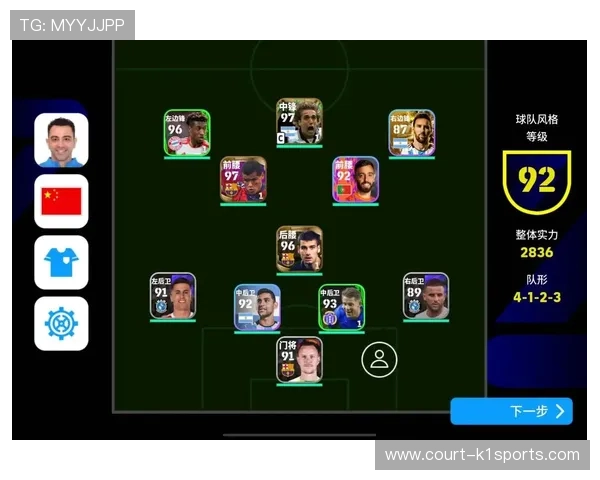The width and height of the screenshot is (600, 480).
Task: Pick the 89-rated 右后卫 right back card
Action: pos(426,296)
